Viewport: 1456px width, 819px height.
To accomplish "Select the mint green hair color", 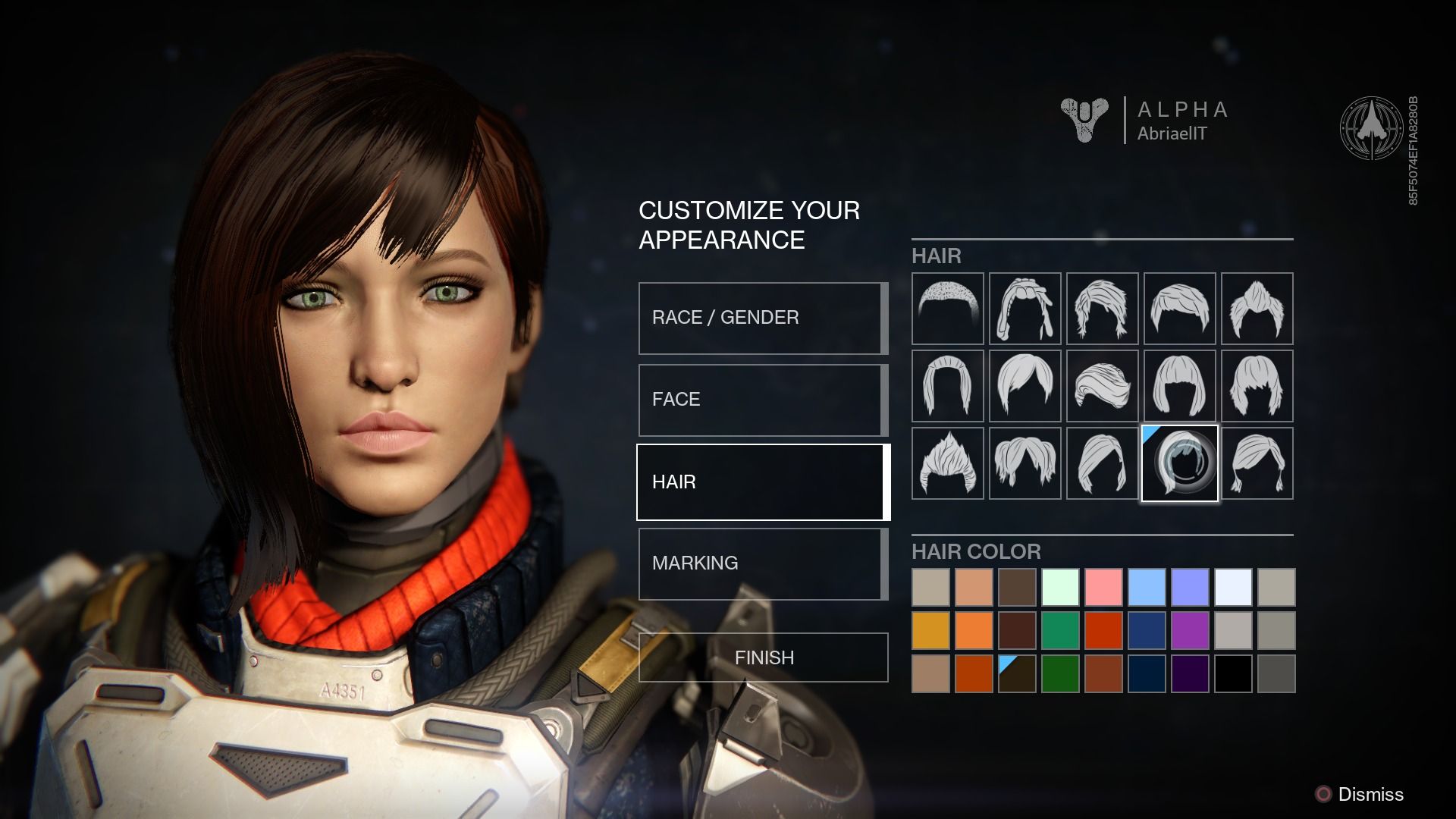I will [1061, 586].
